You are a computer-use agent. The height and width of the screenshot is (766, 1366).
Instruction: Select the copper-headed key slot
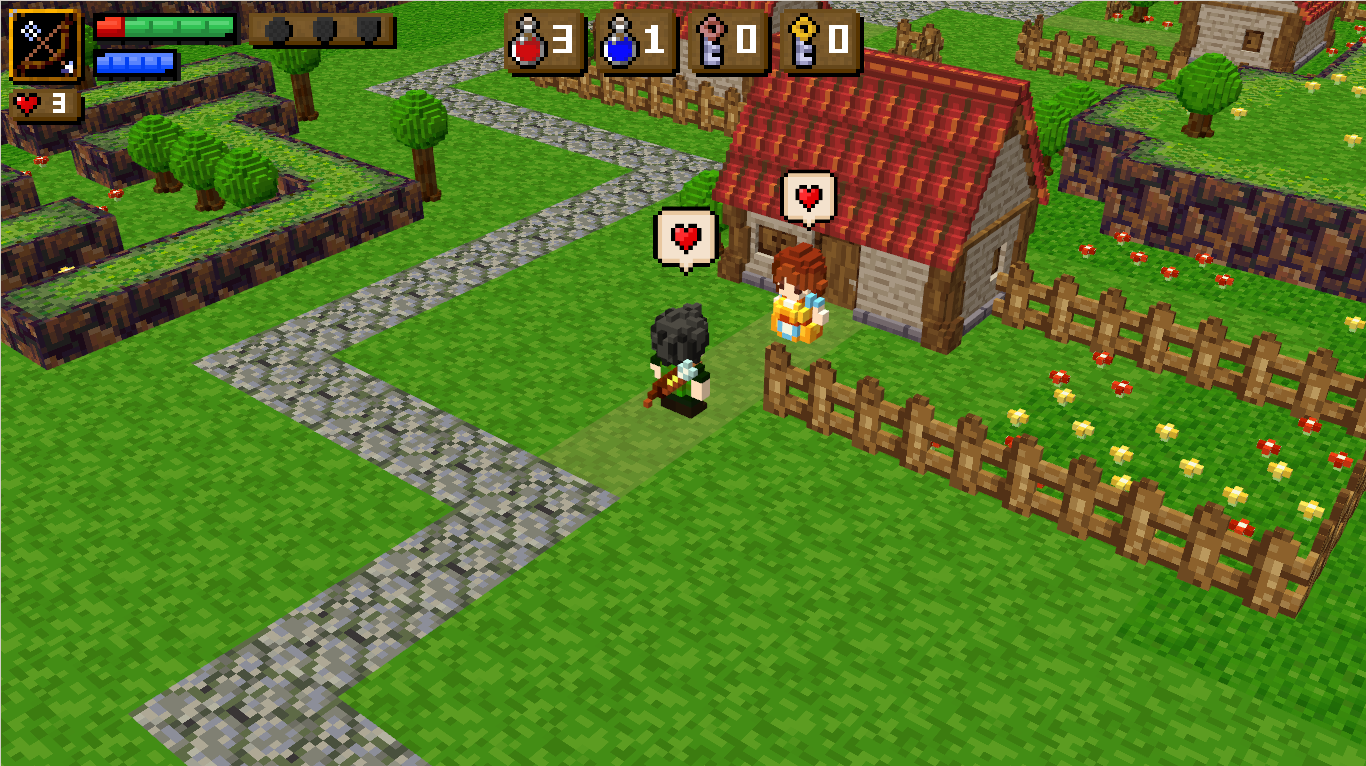click(x=727, y=42)
